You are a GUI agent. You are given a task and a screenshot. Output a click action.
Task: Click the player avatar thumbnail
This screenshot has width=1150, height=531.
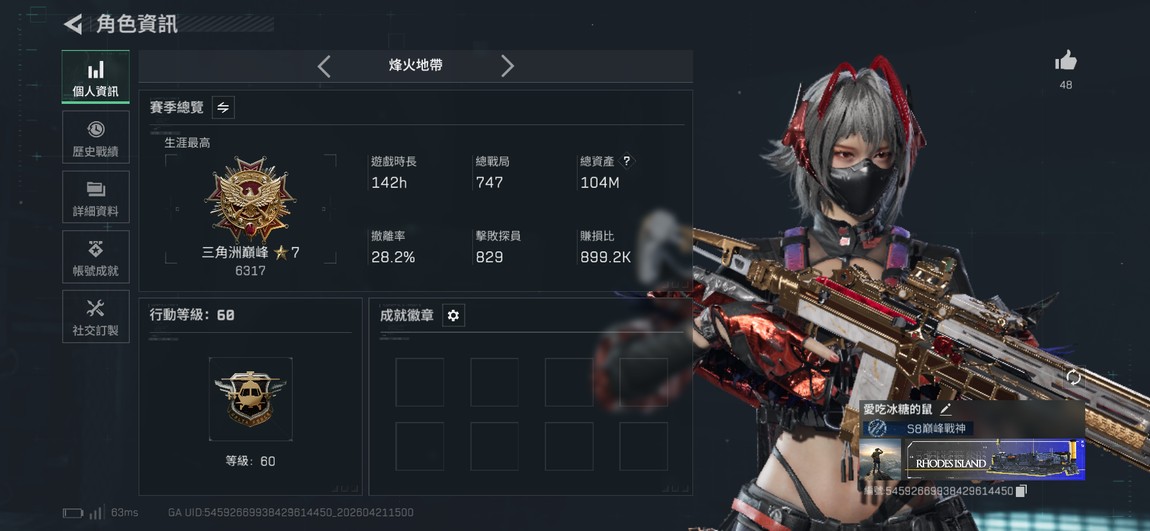pyautogui.click(x=880, y=460)
